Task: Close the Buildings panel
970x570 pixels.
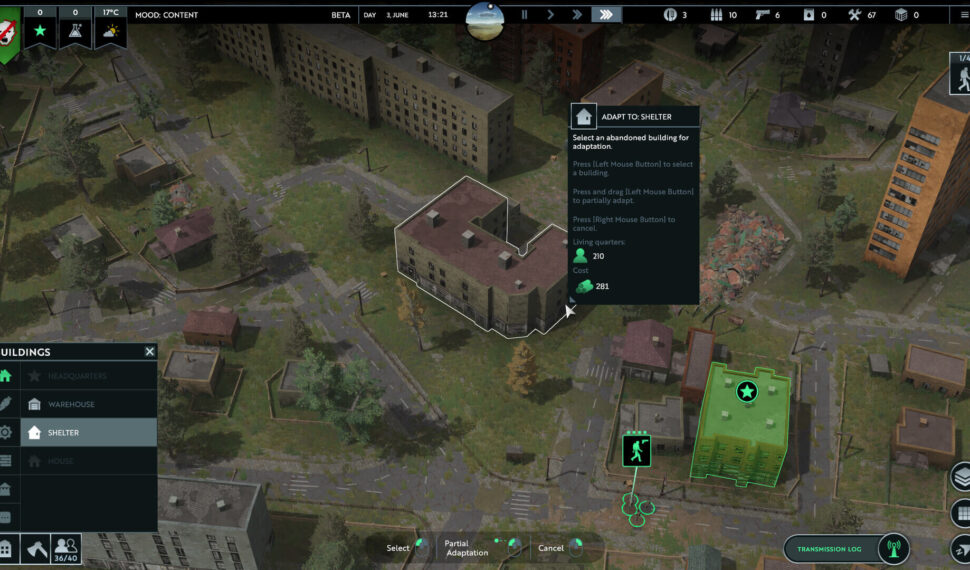Action: (150, 352)
